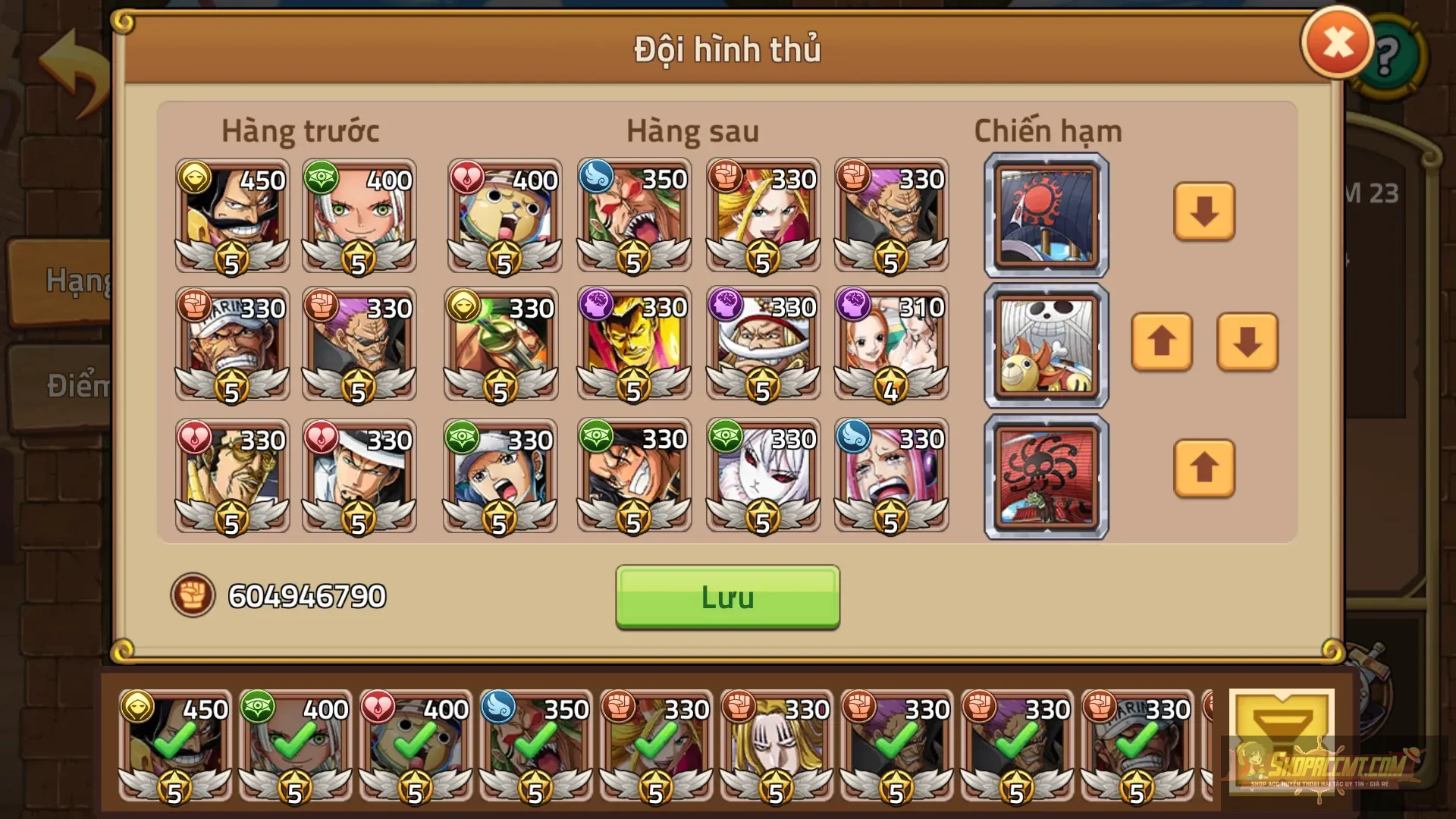Screen dimensions: 1456x819
Task: Select Chopper's 400-power portrait in Hàng sau
Action: (504, 216)
